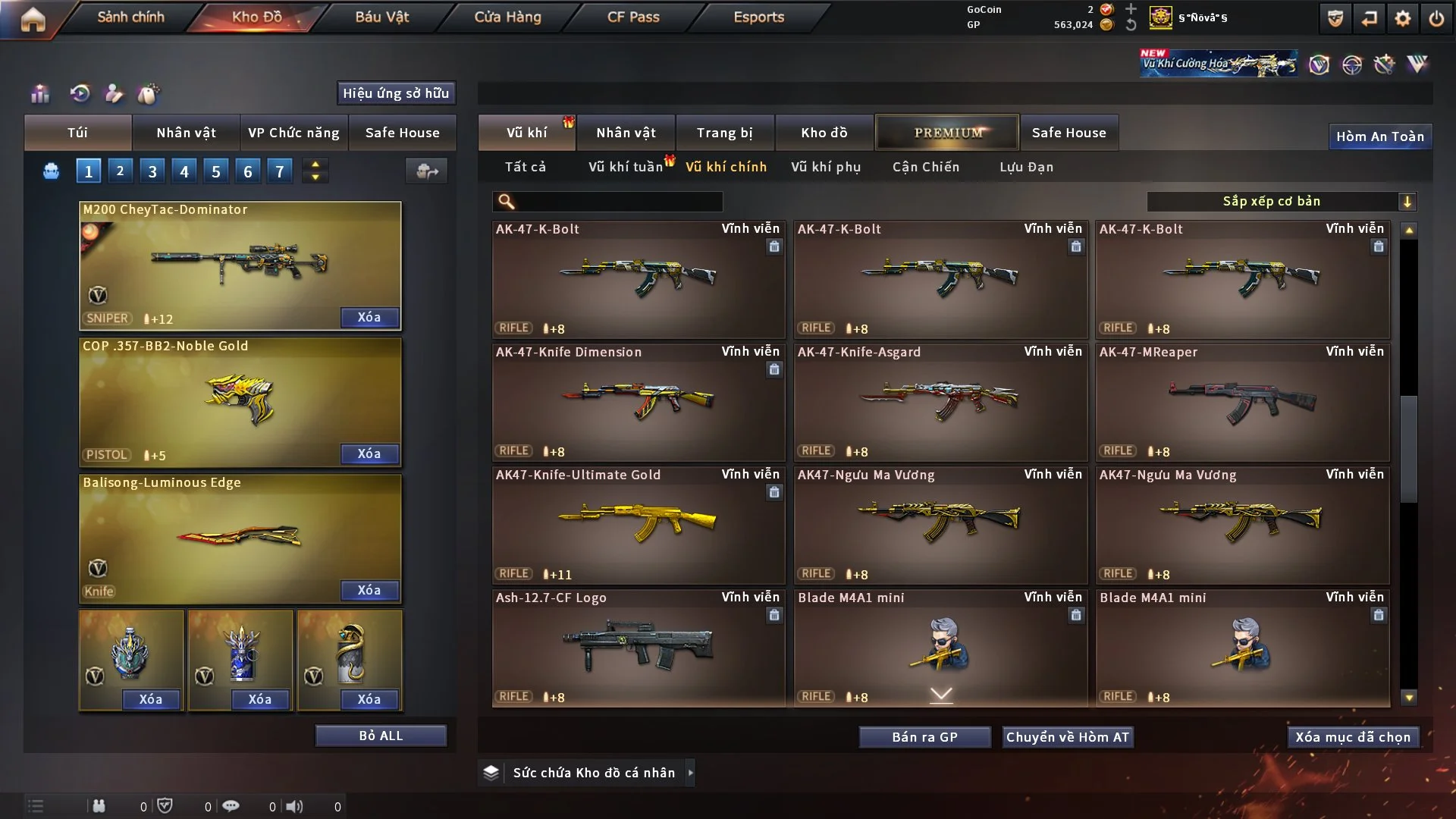Open the Cửa Hàng shop menu
This screenshot has width=1456, height=819.
(x=507, y=17)
